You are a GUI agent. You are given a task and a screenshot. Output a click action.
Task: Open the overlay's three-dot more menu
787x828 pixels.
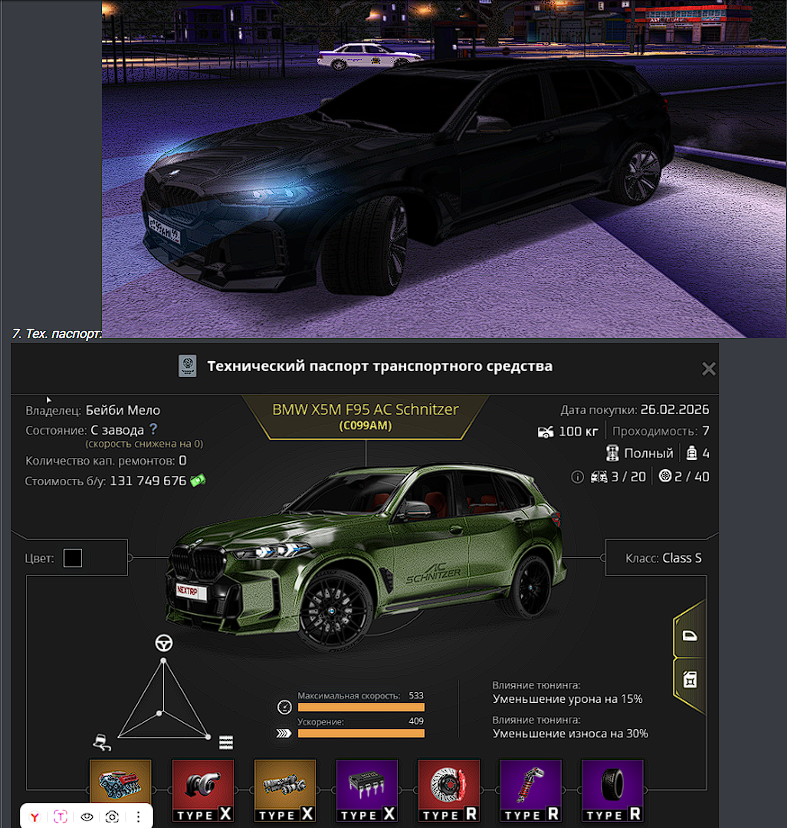[138, 816]
